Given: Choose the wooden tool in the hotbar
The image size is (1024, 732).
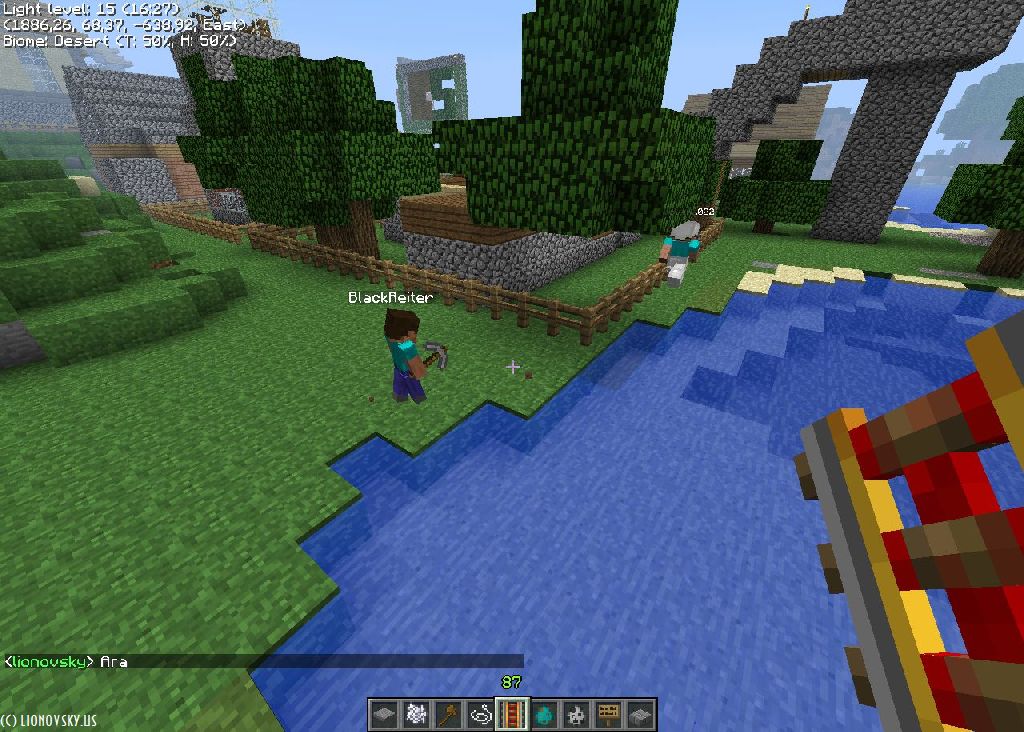Looking at the screenshot, I should [448, 714].
